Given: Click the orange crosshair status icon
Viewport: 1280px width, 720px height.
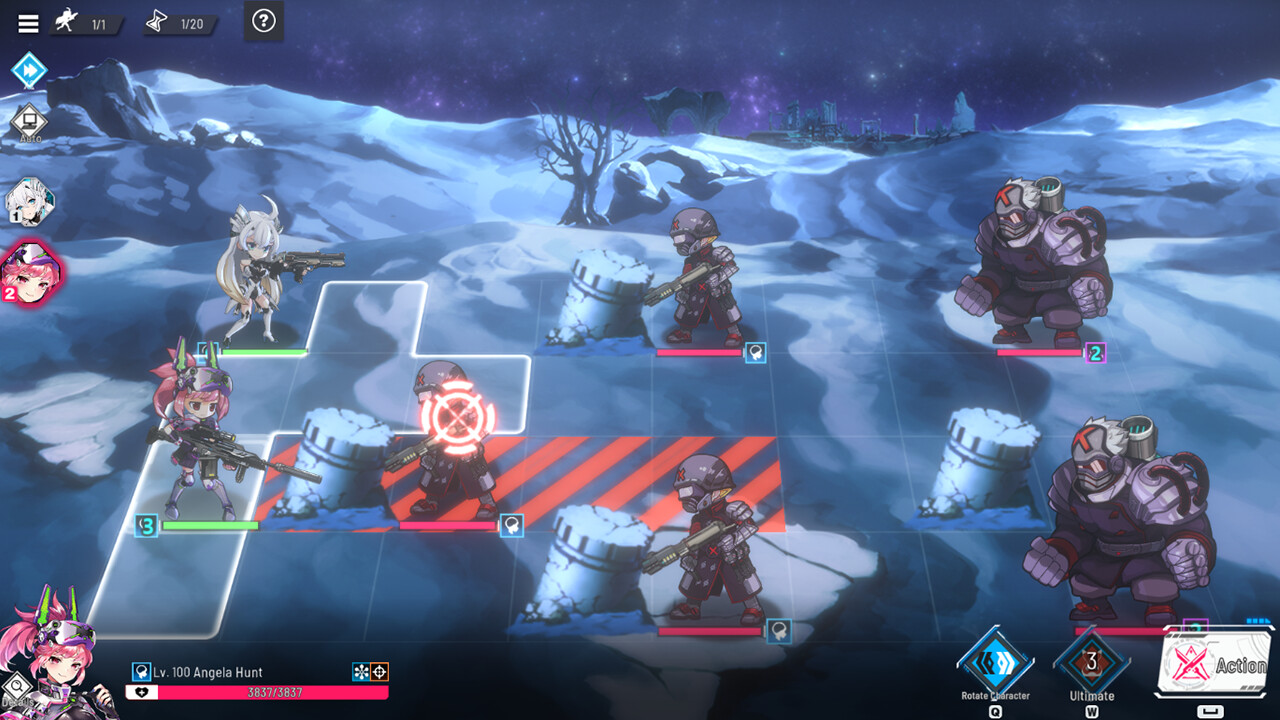Looking at the screenshot, I should click(379, 672).
